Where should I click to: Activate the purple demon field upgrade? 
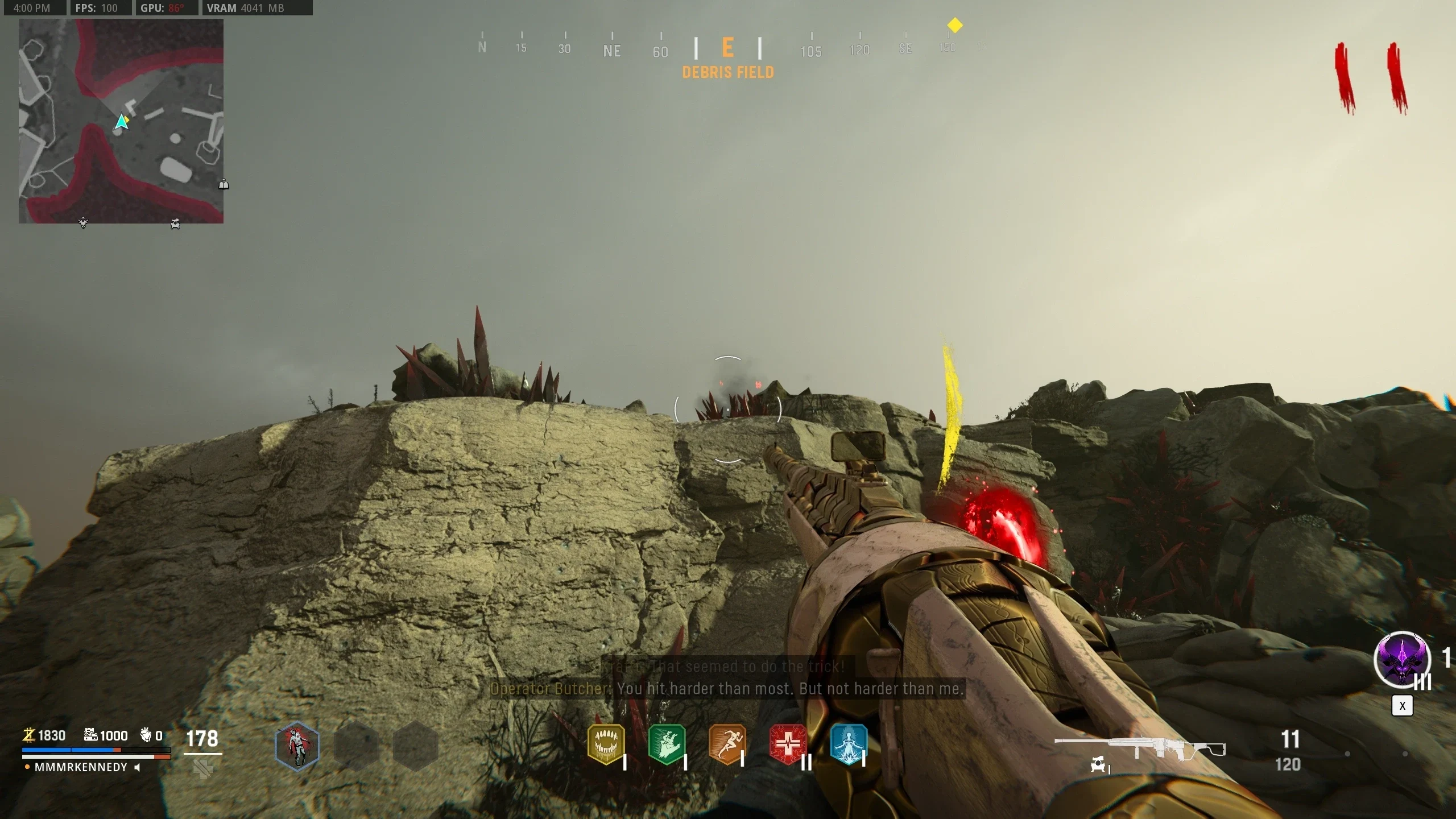click(1402, 660)
